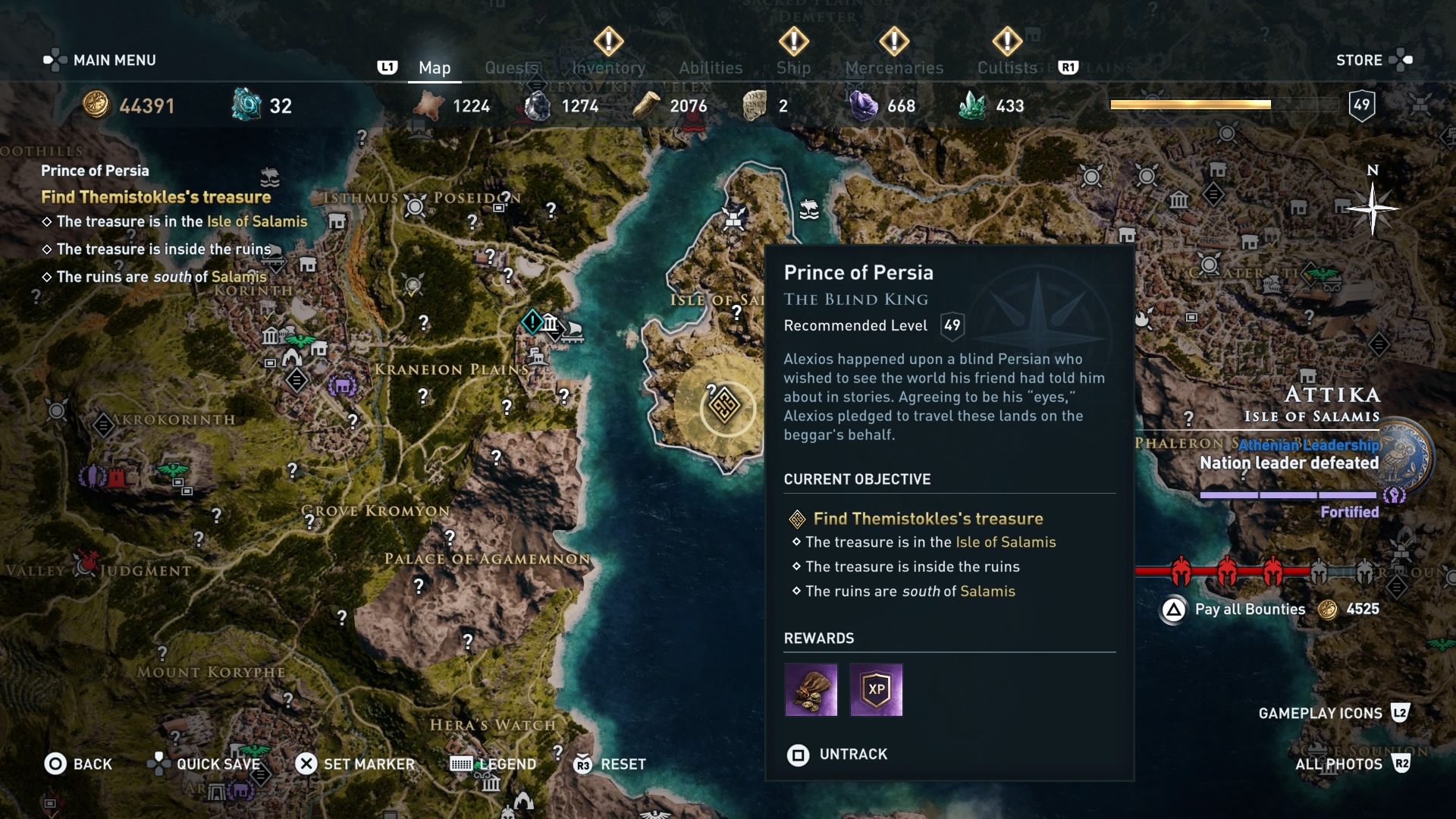
Task: Open All Photos viewer
Action: [x=1339, y=764]
